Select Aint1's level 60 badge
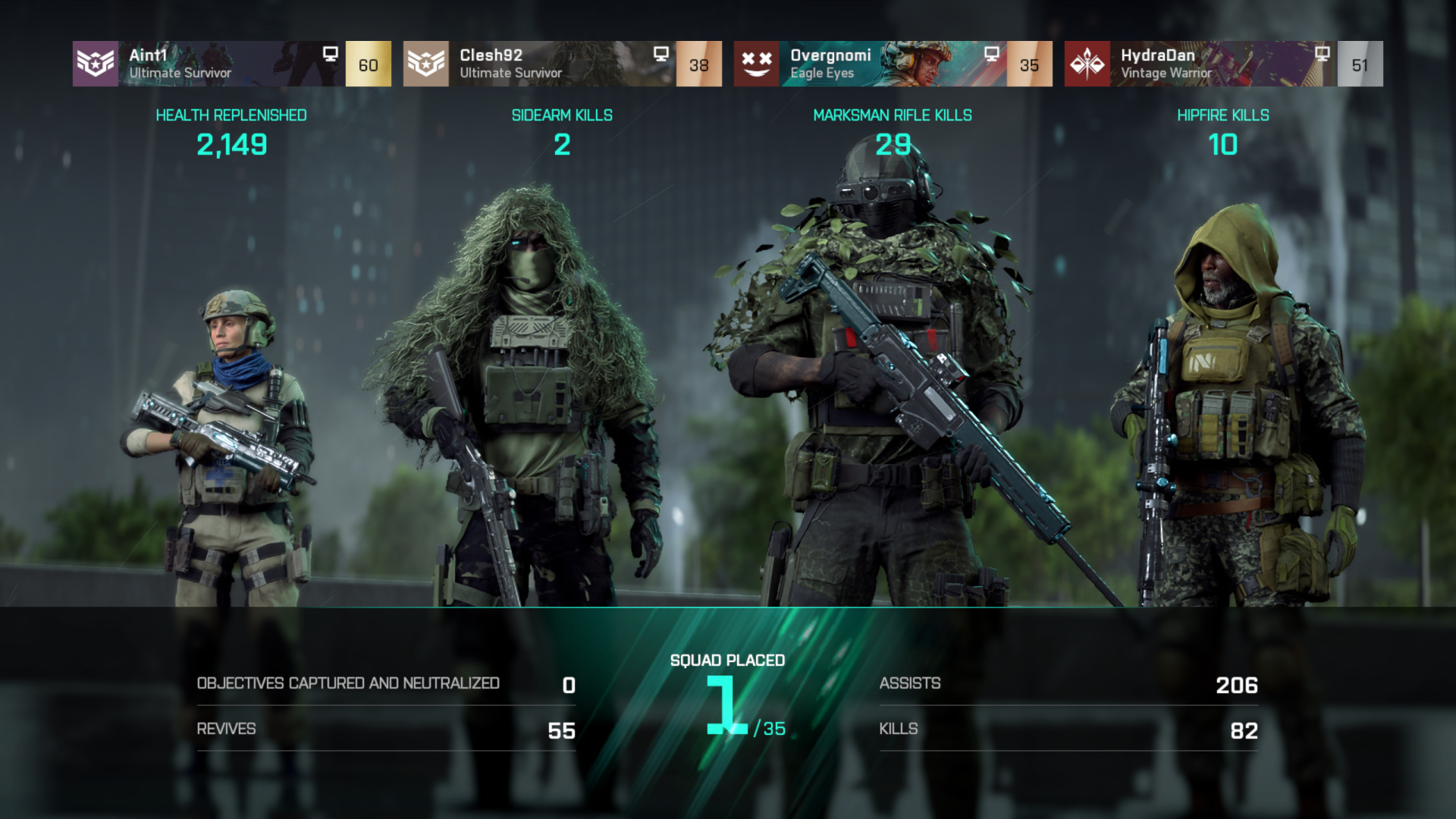The width and height of the screenshot is (1456, 819). pyautogui.click(x=367, y=65)
